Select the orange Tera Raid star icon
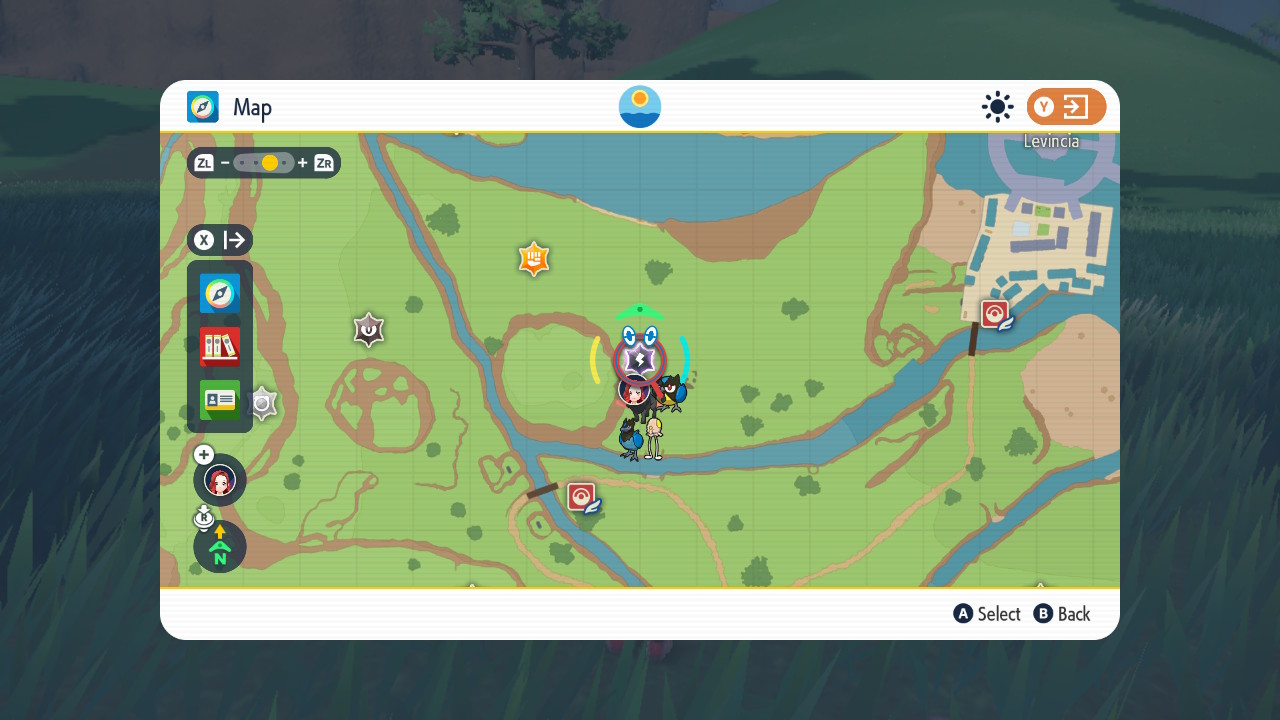The height and width of the screenshot is (720, 1280). [533, 259]
